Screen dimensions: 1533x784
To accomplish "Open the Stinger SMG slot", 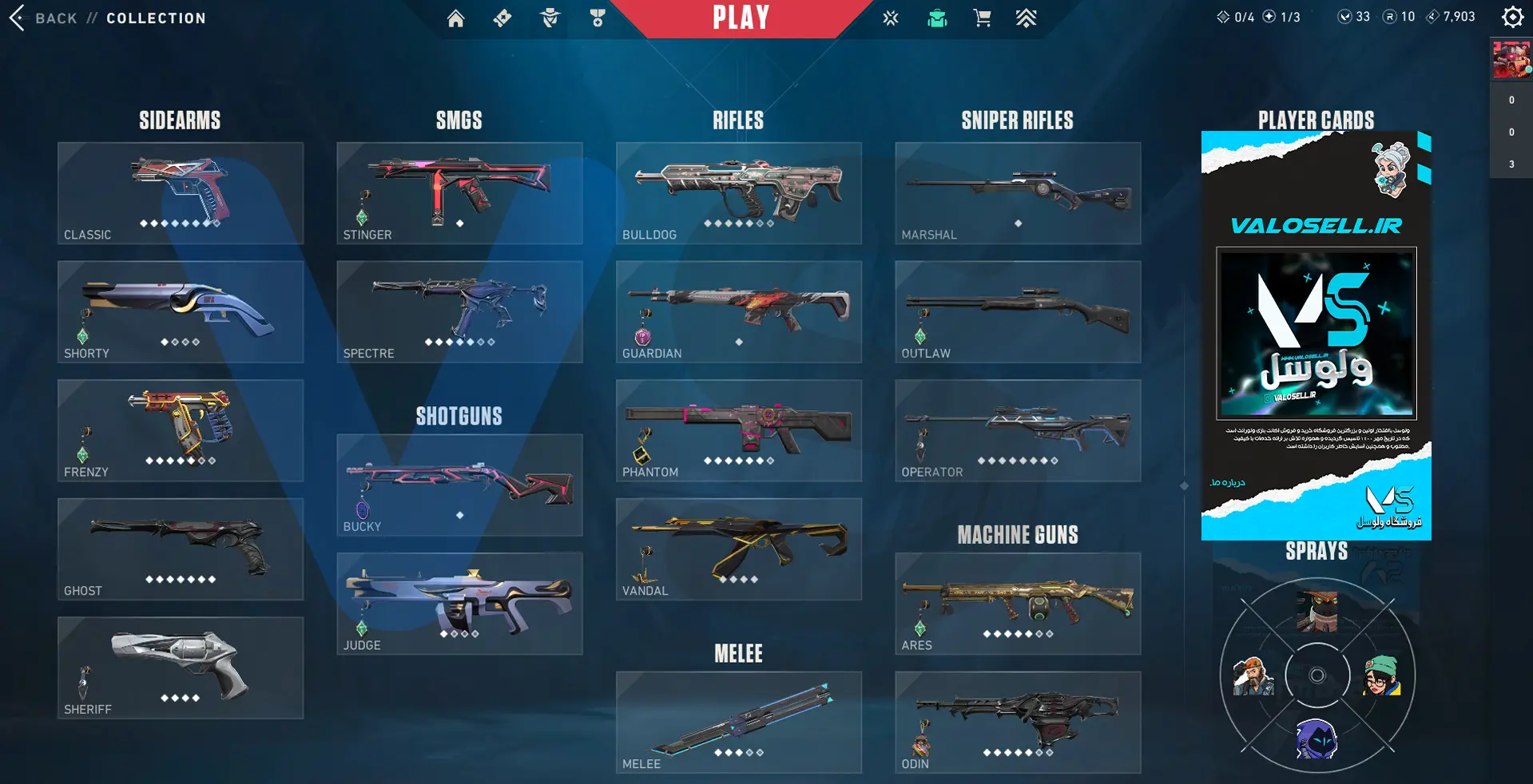I will [459, 193].
